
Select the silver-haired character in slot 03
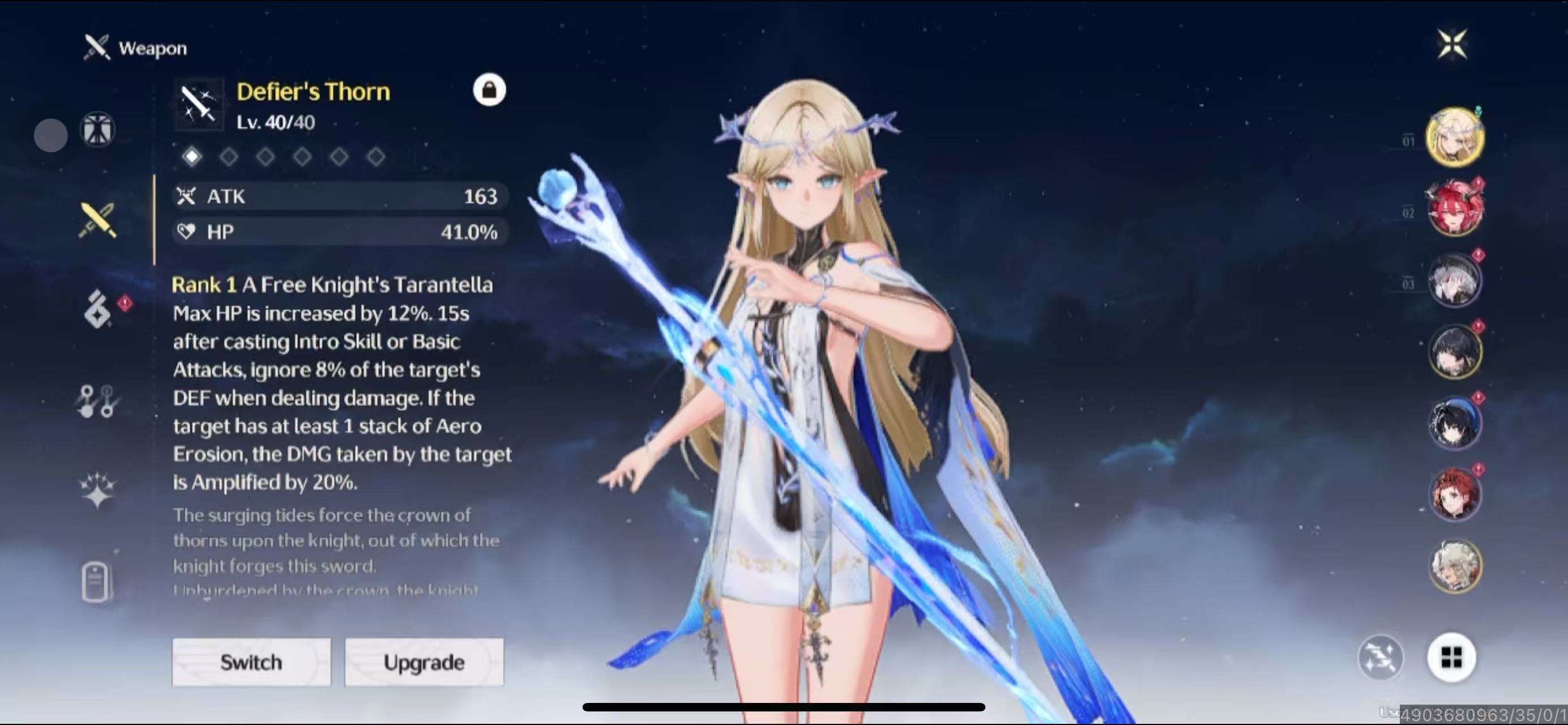point(1455,280)
